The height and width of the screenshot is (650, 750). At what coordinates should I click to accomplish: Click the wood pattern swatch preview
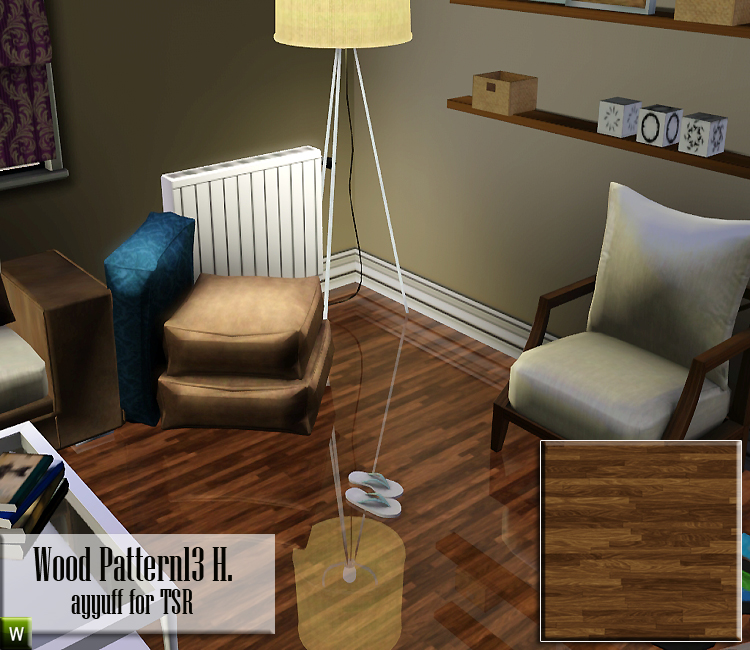640,540
